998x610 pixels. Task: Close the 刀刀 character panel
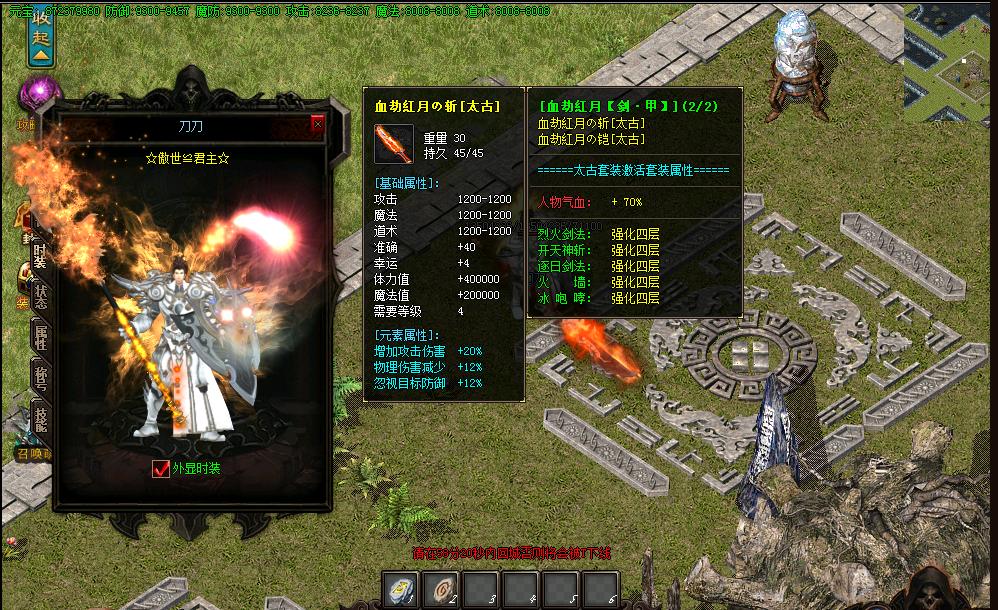click(318, 124)
